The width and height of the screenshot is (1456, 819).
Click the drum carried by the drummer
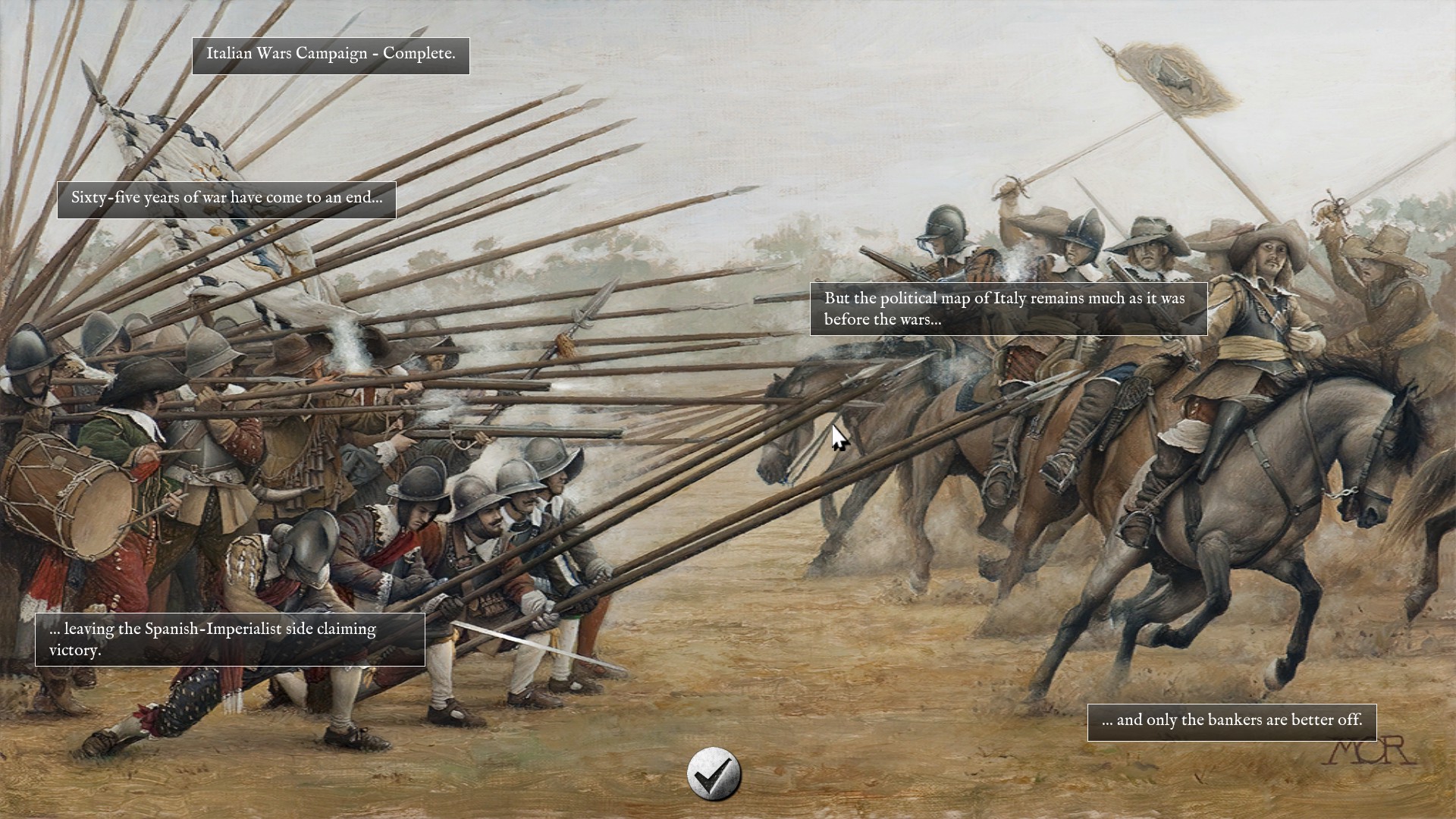[83, 500]
